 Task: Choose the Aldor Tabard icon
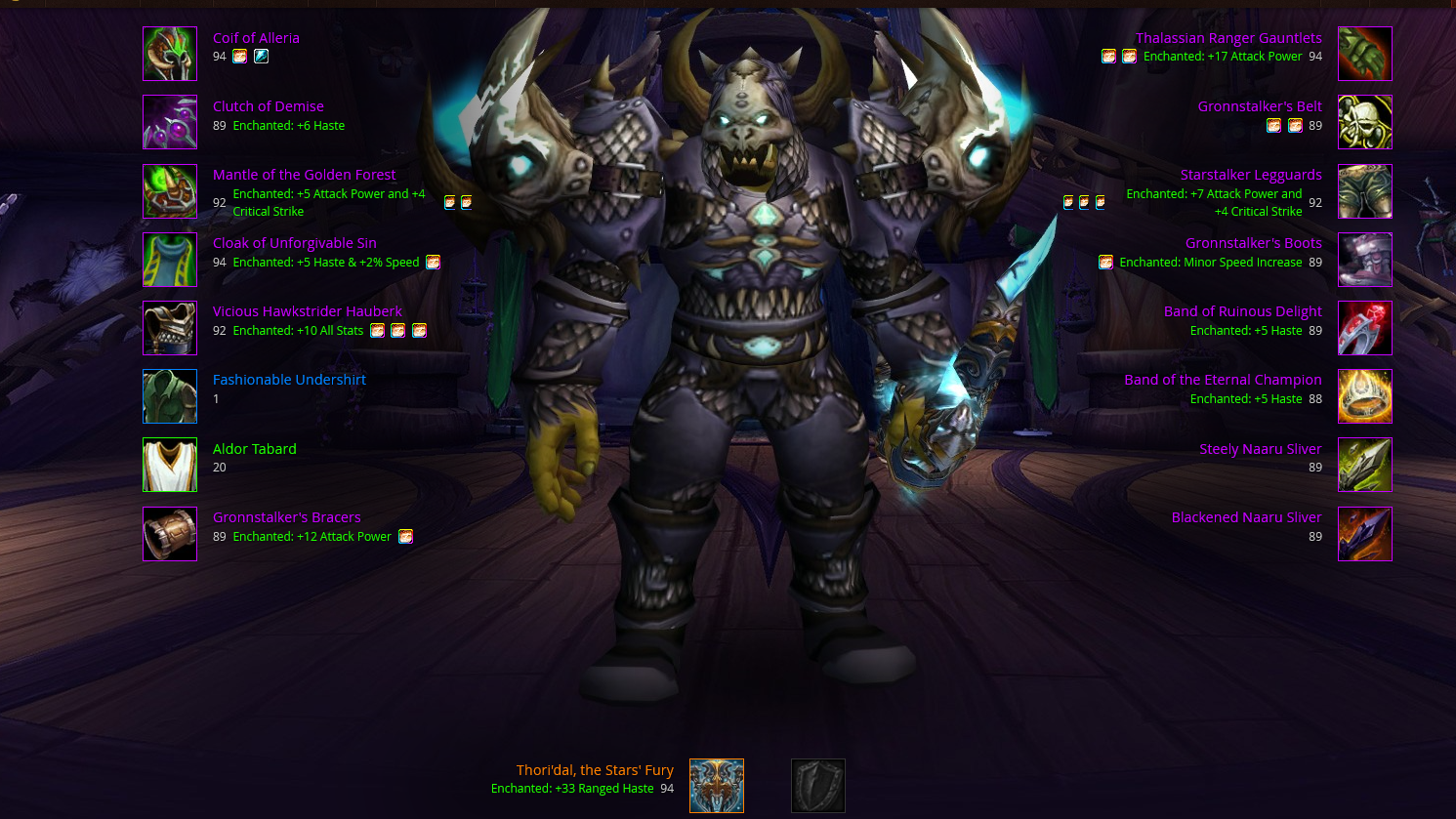point(170,465)
